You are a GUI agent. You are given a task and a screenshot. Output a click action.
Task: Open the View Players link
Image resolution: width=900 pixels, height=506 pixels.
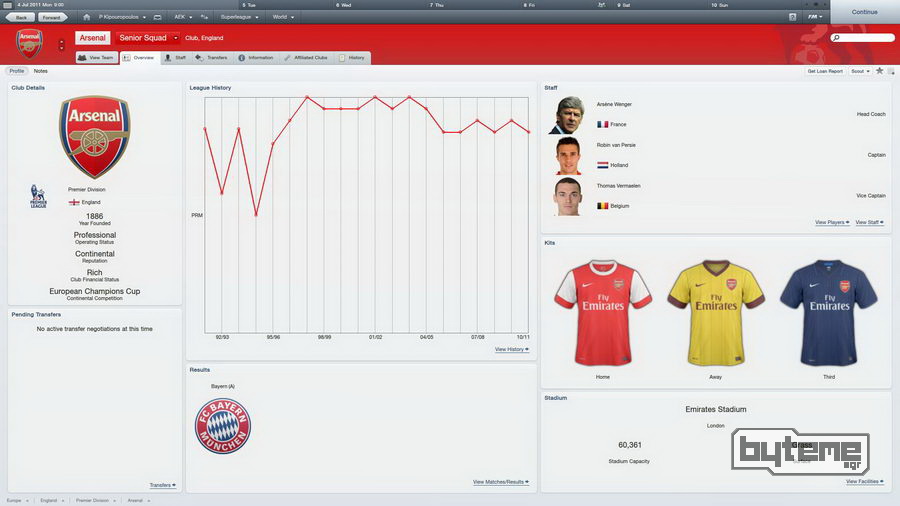(832, 222)
